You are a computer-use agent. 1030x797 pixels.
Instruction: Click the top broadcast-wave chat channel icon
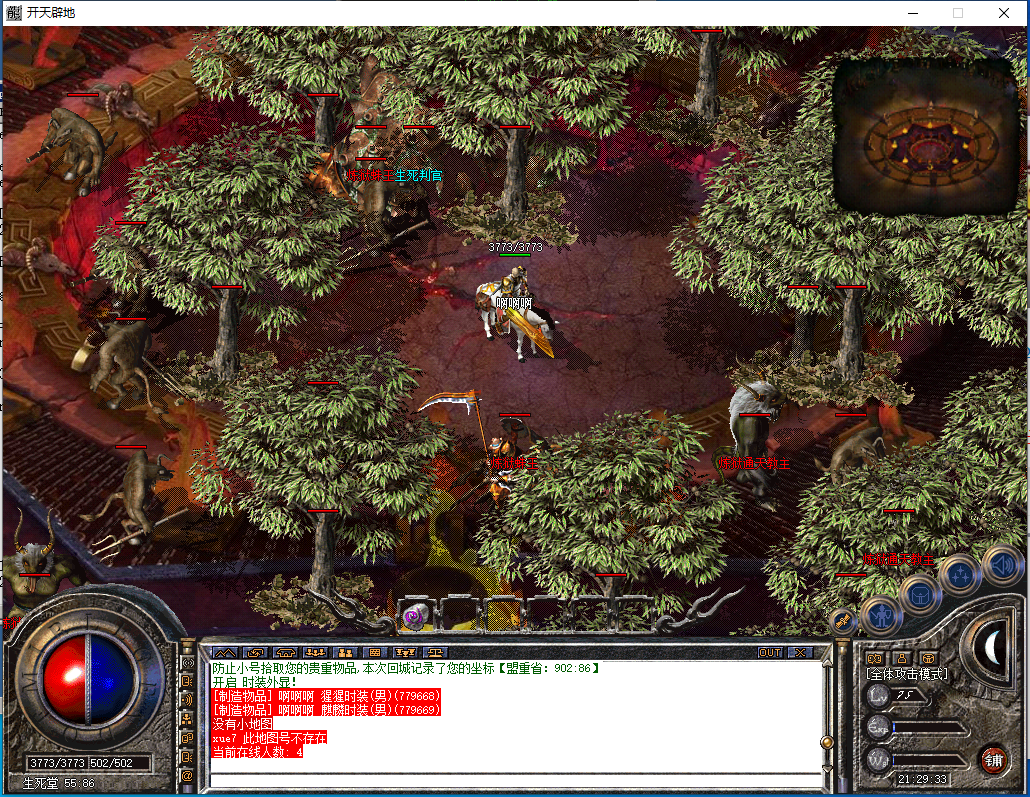tap(187, 662)
